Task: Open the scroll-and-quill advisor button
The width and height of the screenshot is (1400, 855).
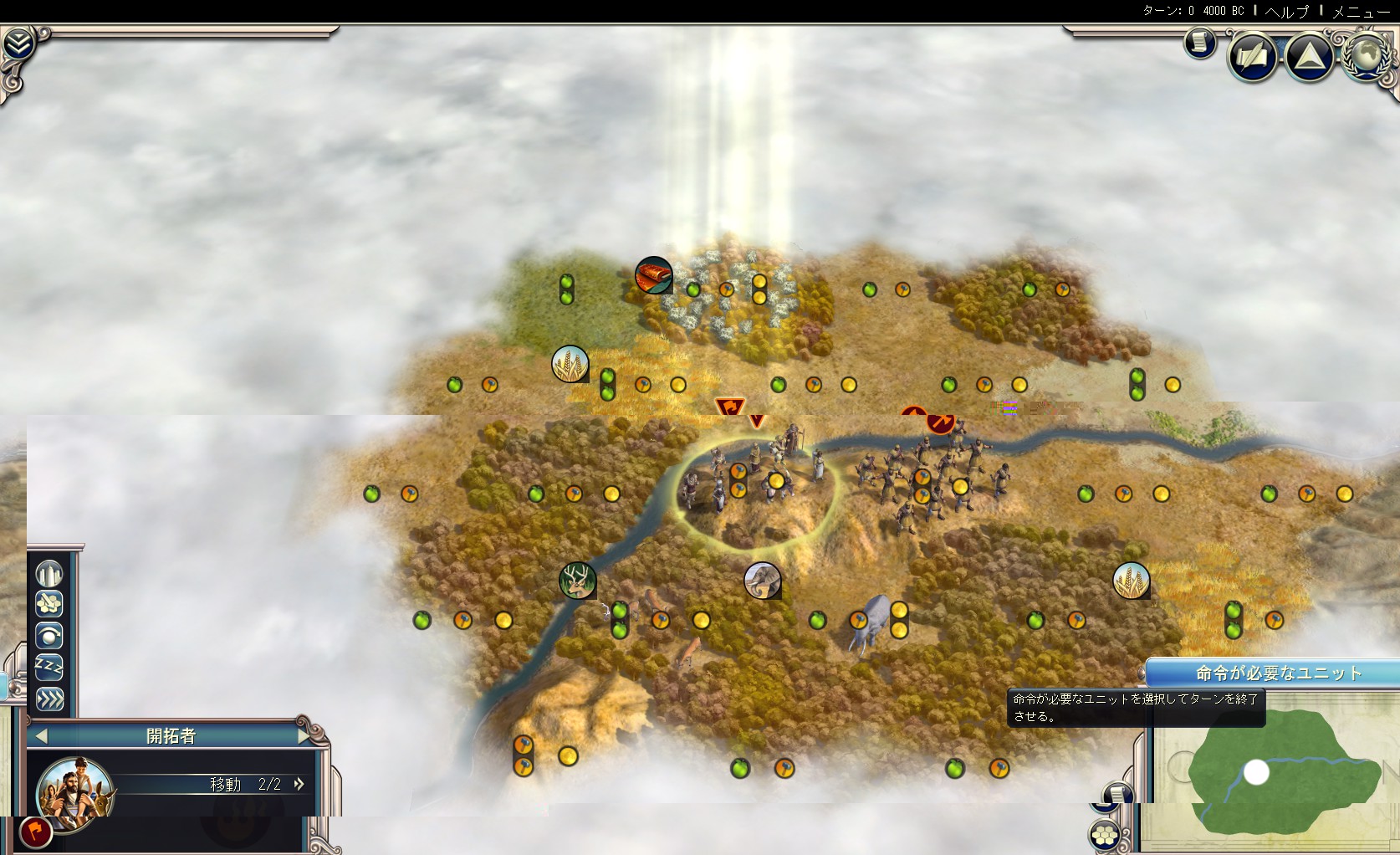Action: [x=1252, y=56]
